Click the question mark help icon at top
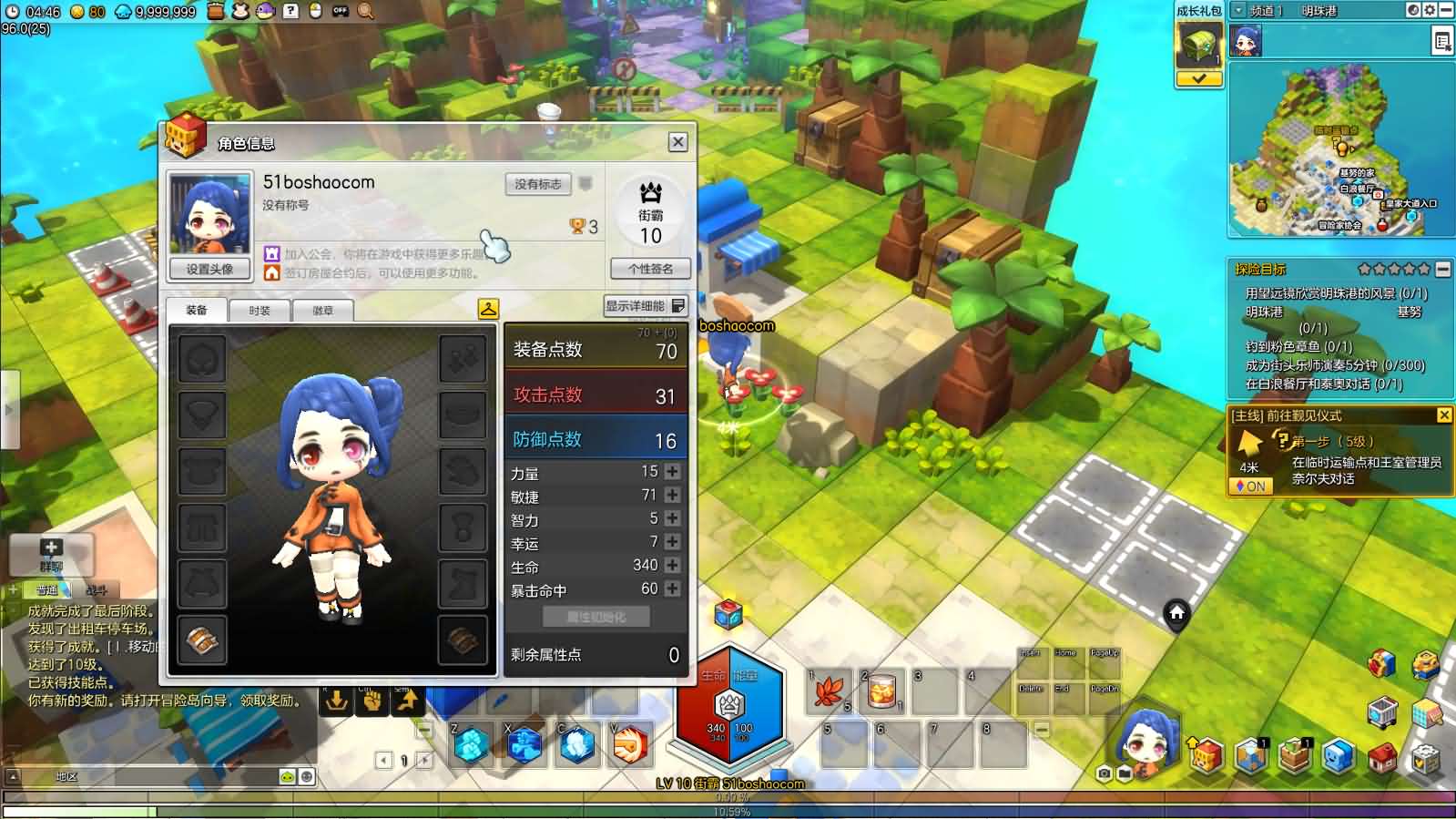 point(290,12)
